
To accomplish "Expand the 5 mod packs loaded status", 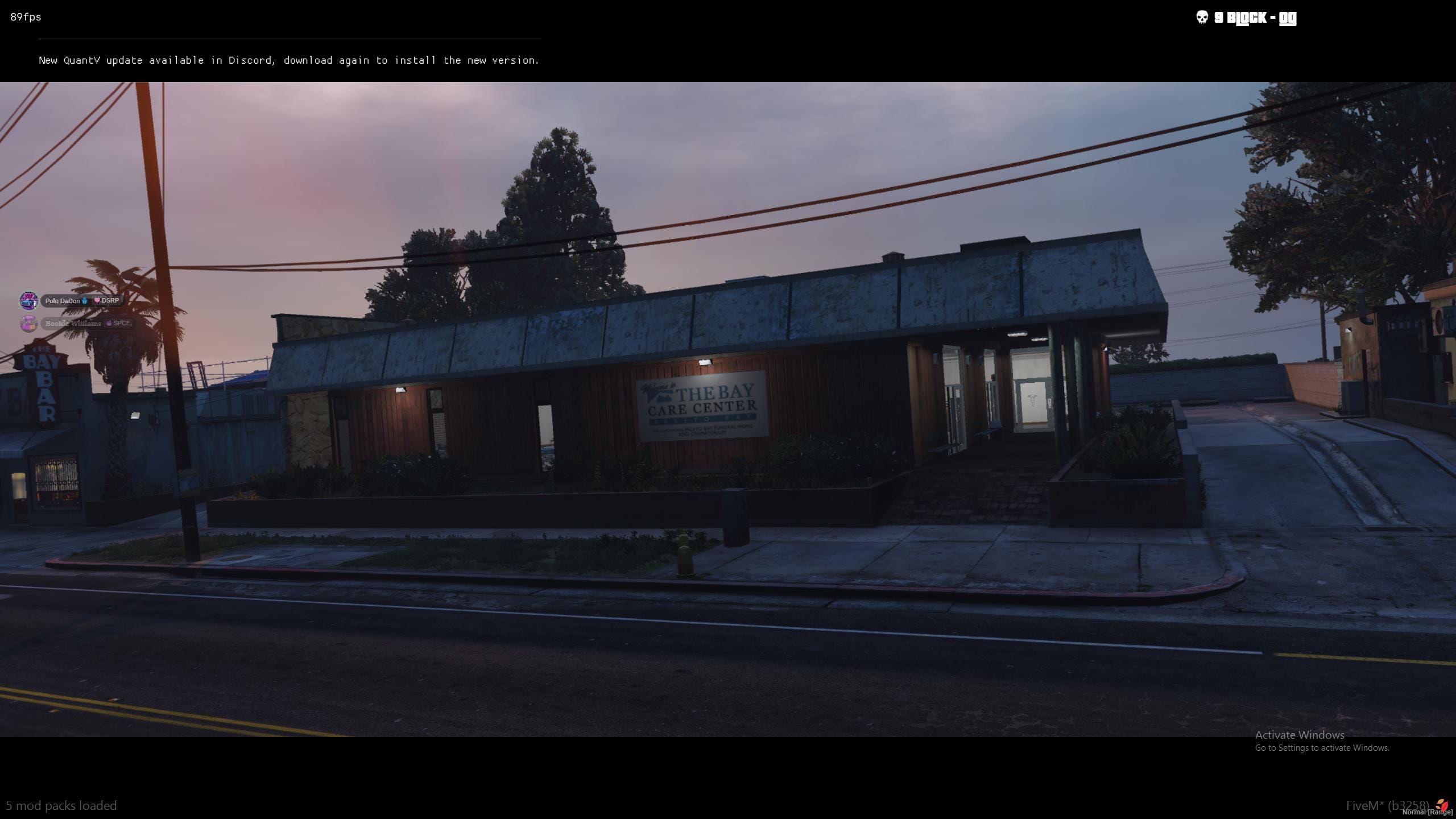I will (62, 805).
